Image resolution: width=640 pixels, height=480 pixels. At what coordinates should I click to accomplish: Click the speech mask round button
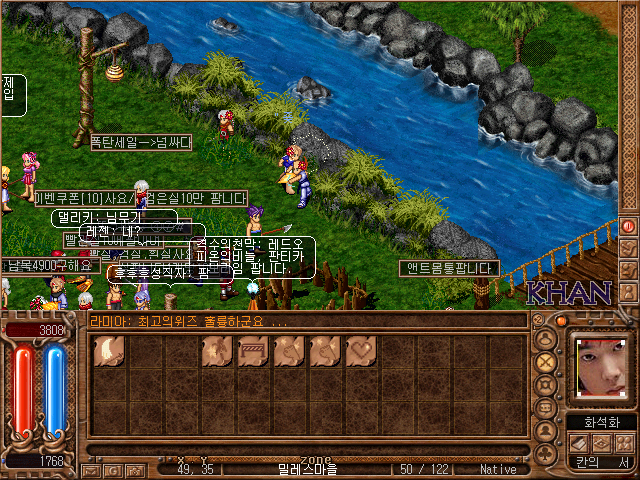tap(545, 410)
